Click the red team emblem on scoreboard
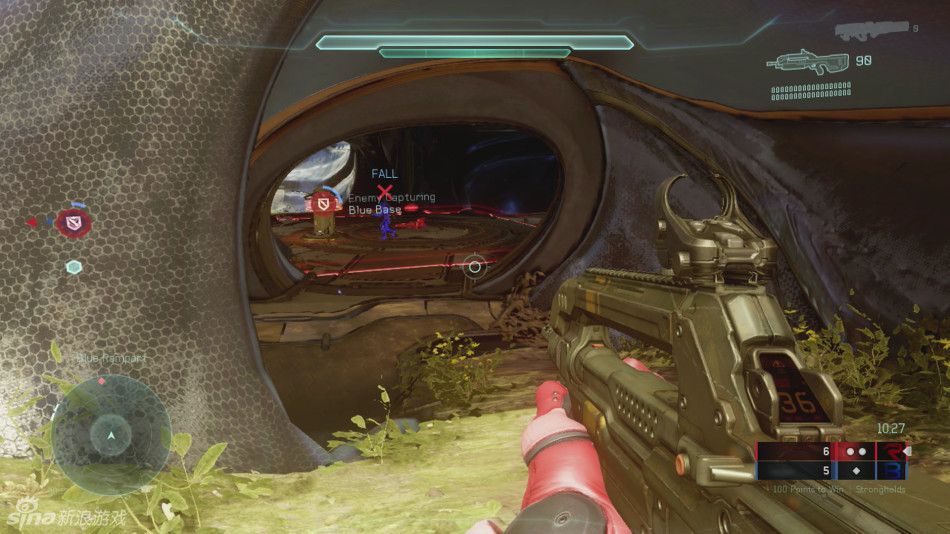This screenshot has height=534, width=950. (x=889, y=451)
